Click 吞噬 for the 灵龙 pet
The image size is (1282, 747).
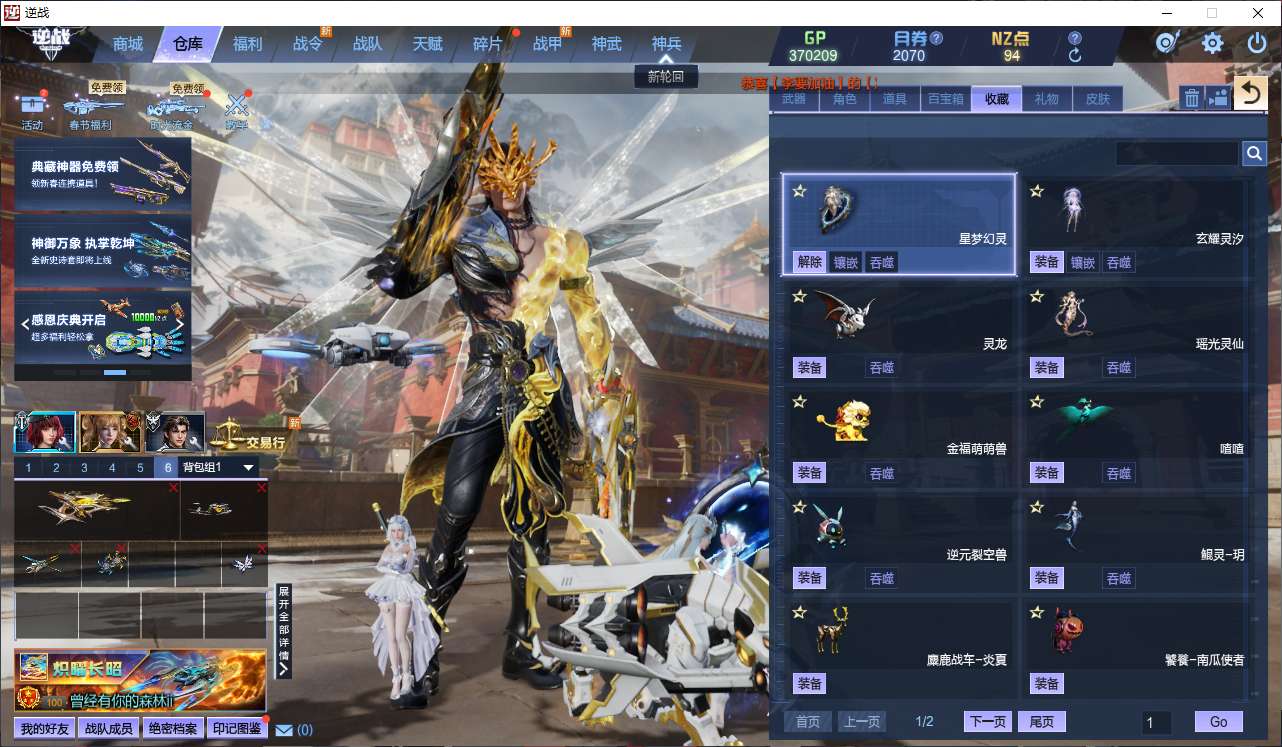[881, 368]
